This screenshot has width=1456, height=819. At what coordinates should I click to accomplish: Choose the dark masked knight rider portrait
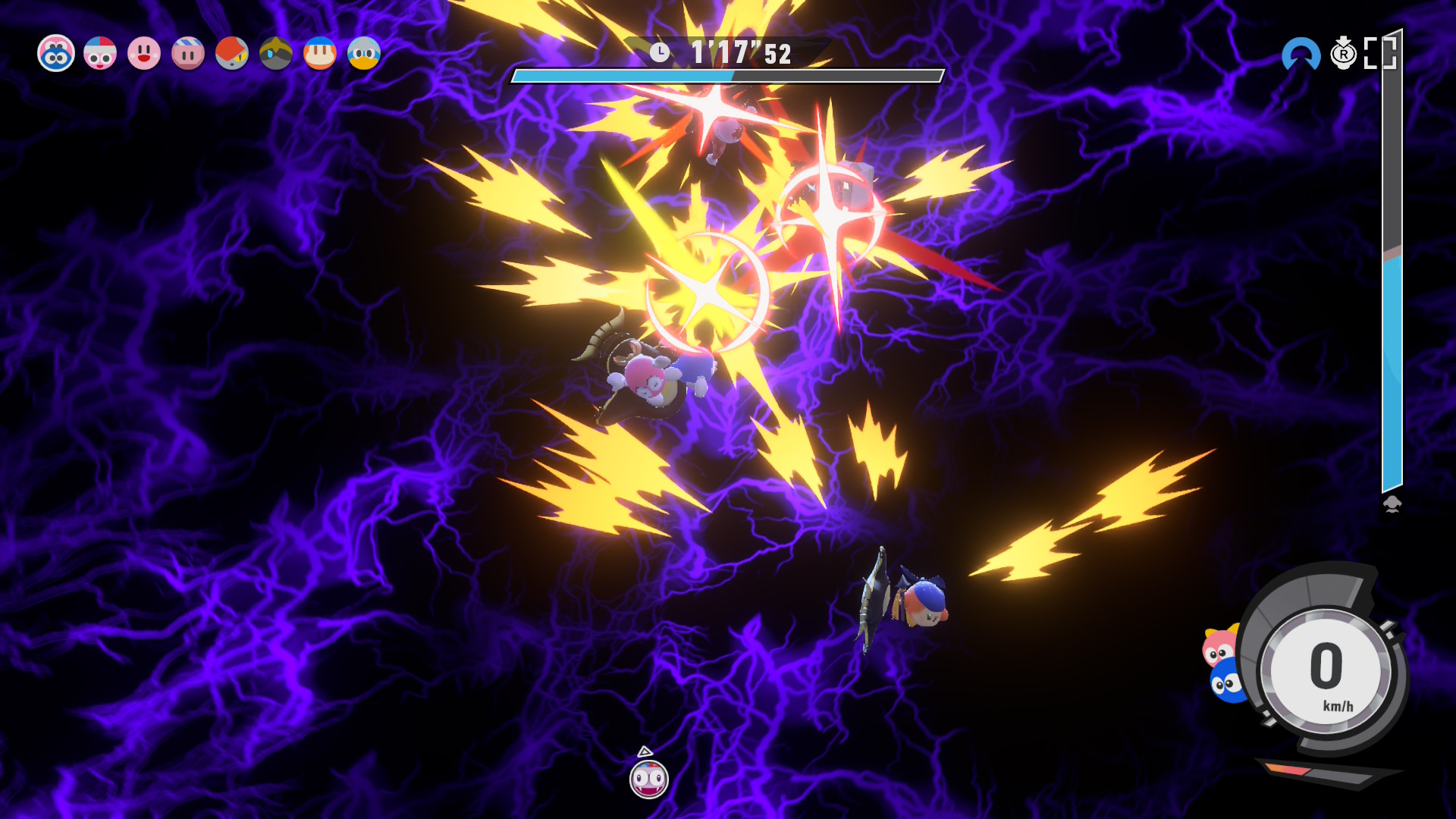point(276,54)
